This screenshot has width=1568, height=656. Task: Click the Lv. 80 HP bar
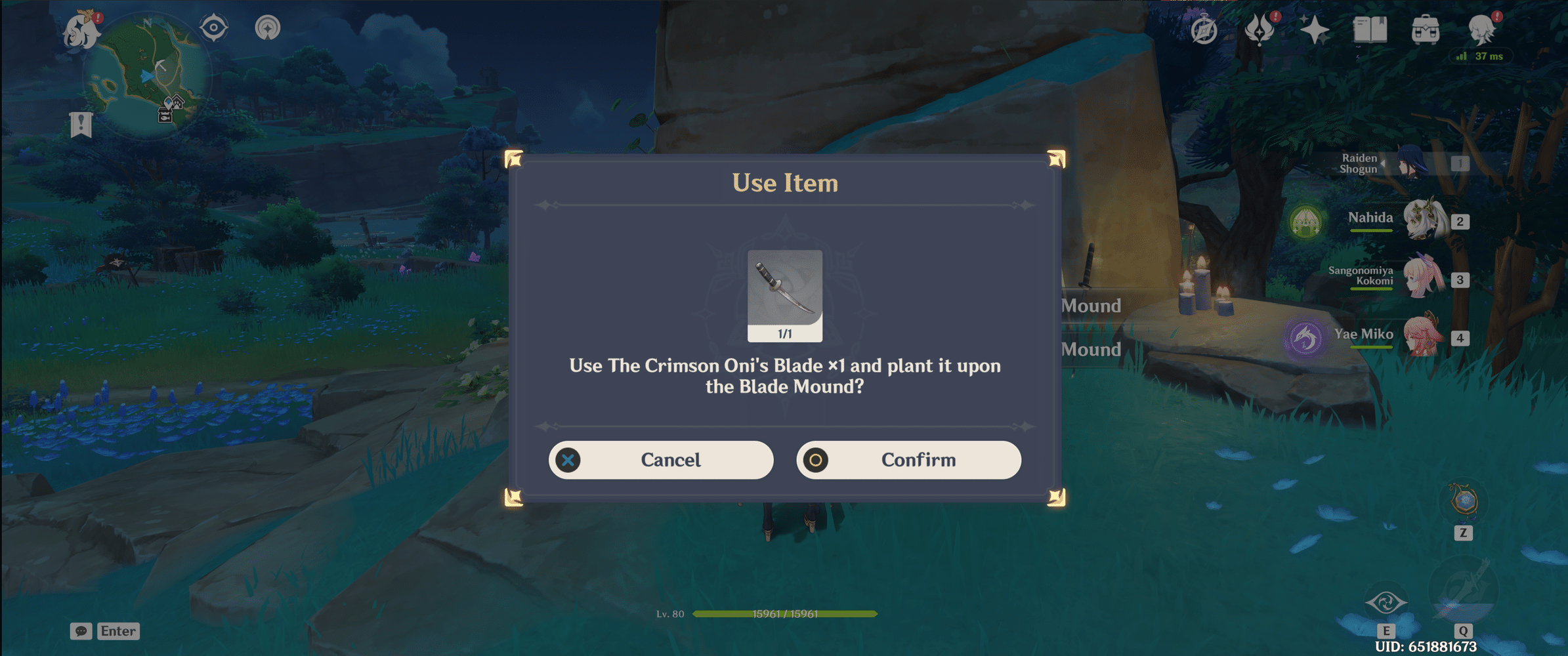785,615
